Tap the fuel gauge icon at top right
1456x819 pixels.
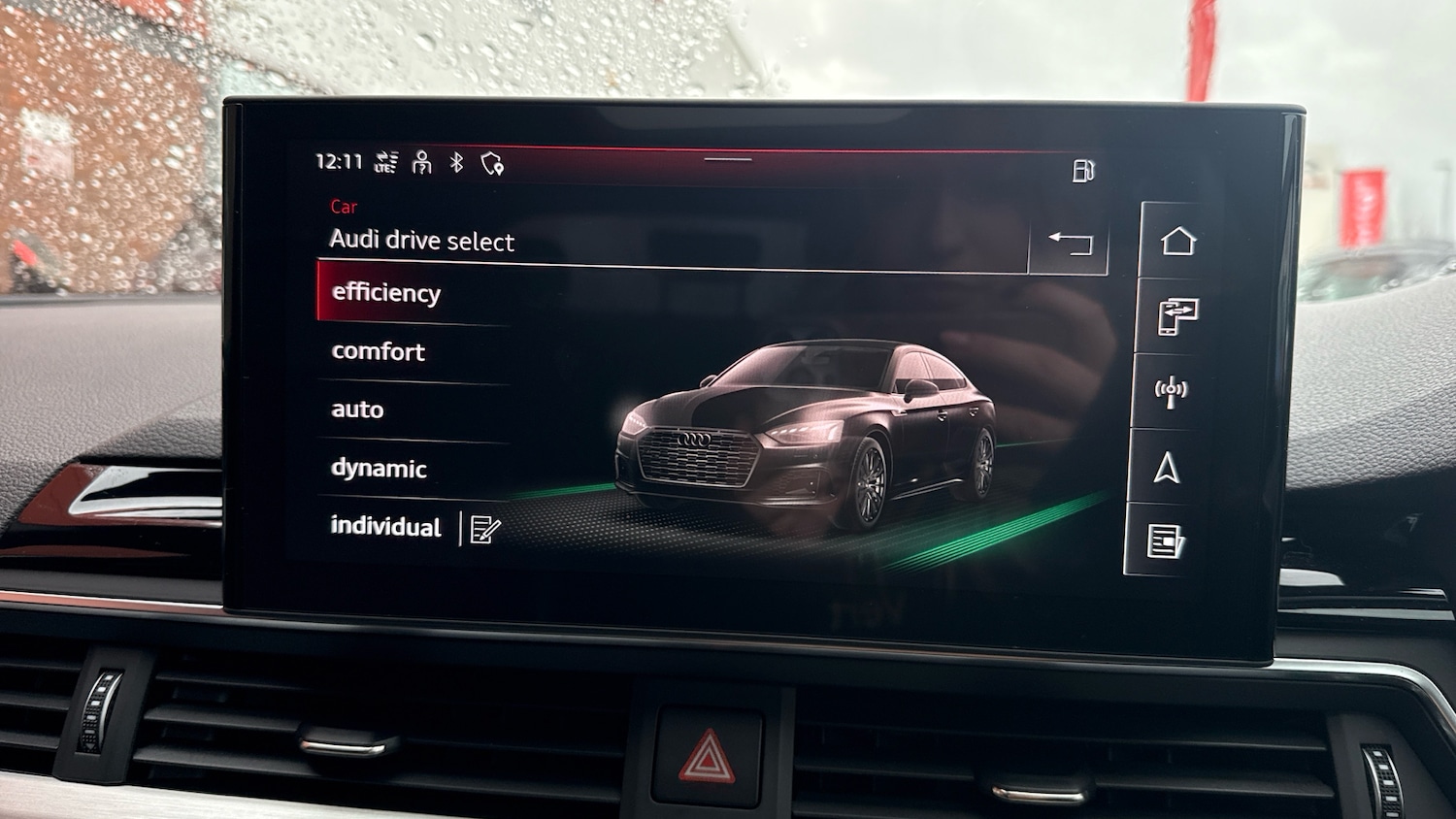pos(1084,168)
